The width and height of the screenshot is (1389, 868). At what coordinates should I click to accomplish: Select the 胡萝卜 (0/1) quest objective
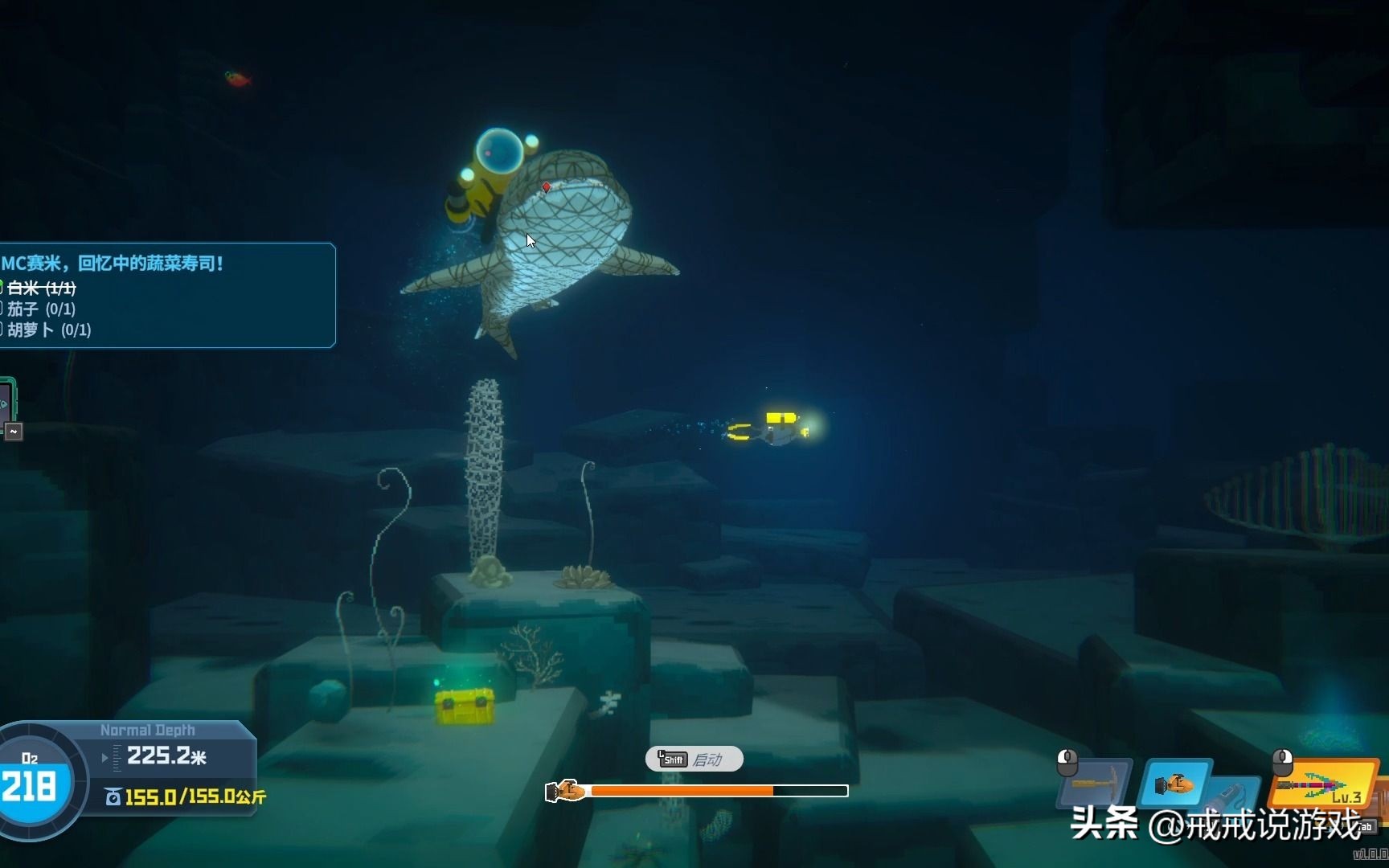[x=50, y=330]
